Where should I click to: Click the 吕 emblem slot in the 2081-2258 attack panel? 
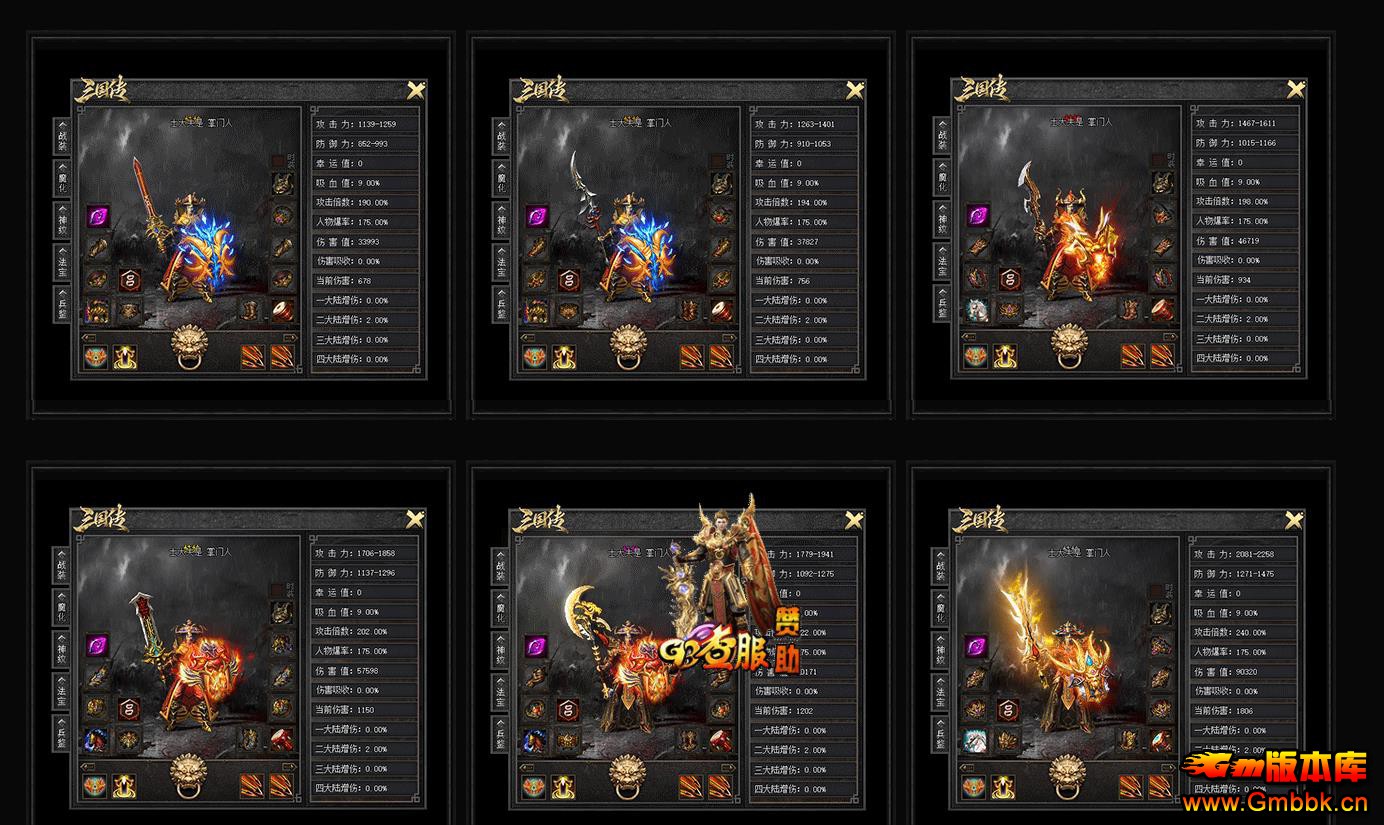coord(1009,709)
